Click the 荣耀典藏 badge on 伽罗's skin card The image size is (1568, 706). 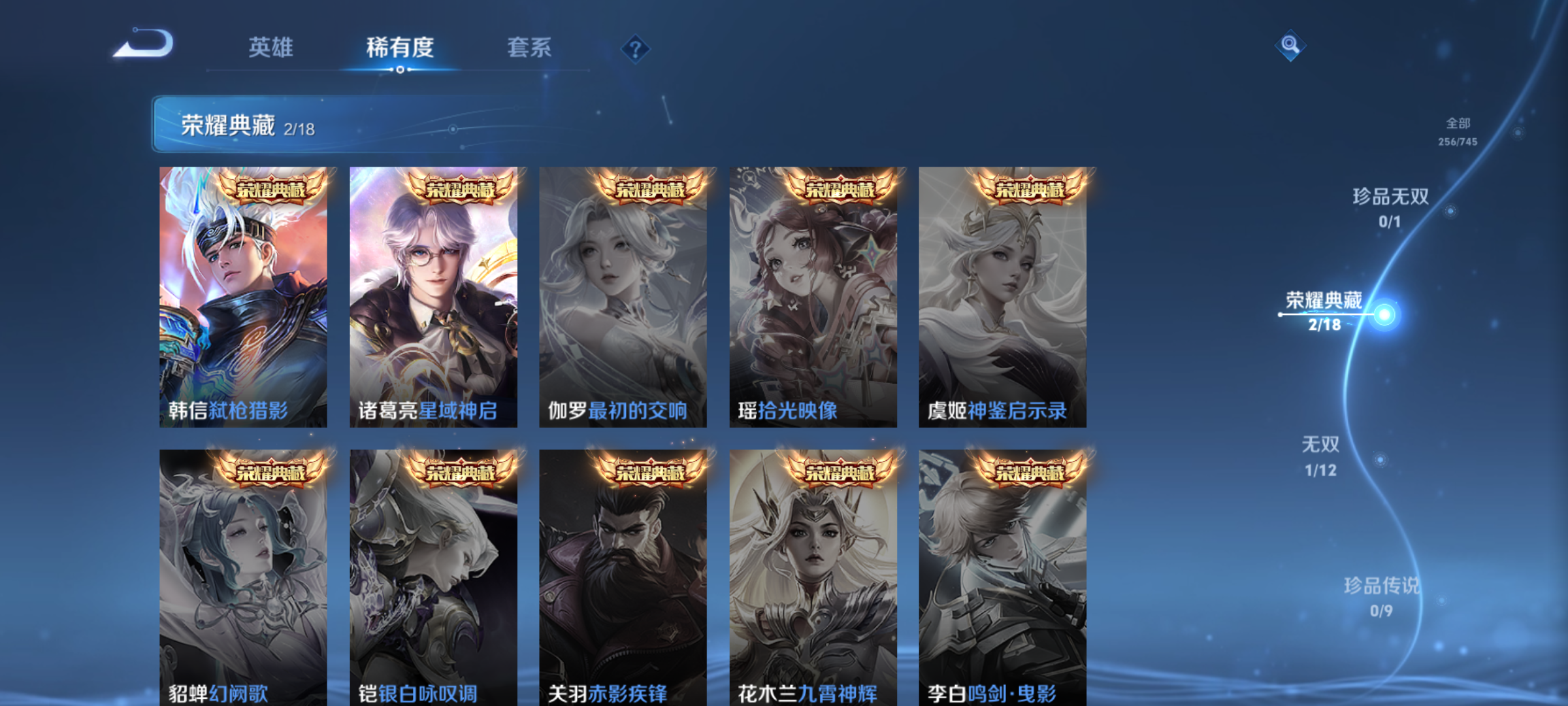click(649, 188)
